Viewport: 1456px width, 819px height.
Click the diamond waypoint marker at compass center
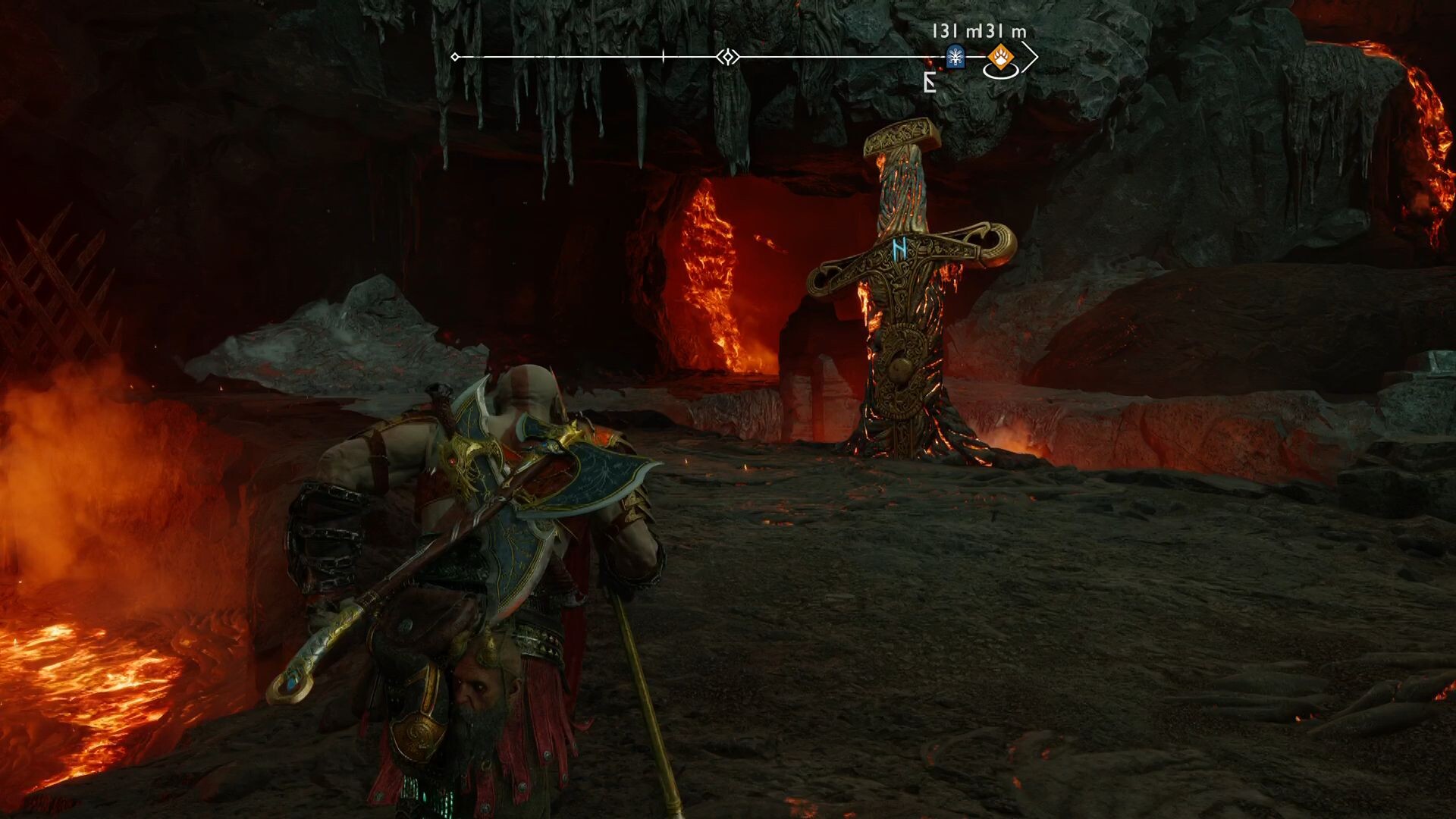(x=727, y=55)
